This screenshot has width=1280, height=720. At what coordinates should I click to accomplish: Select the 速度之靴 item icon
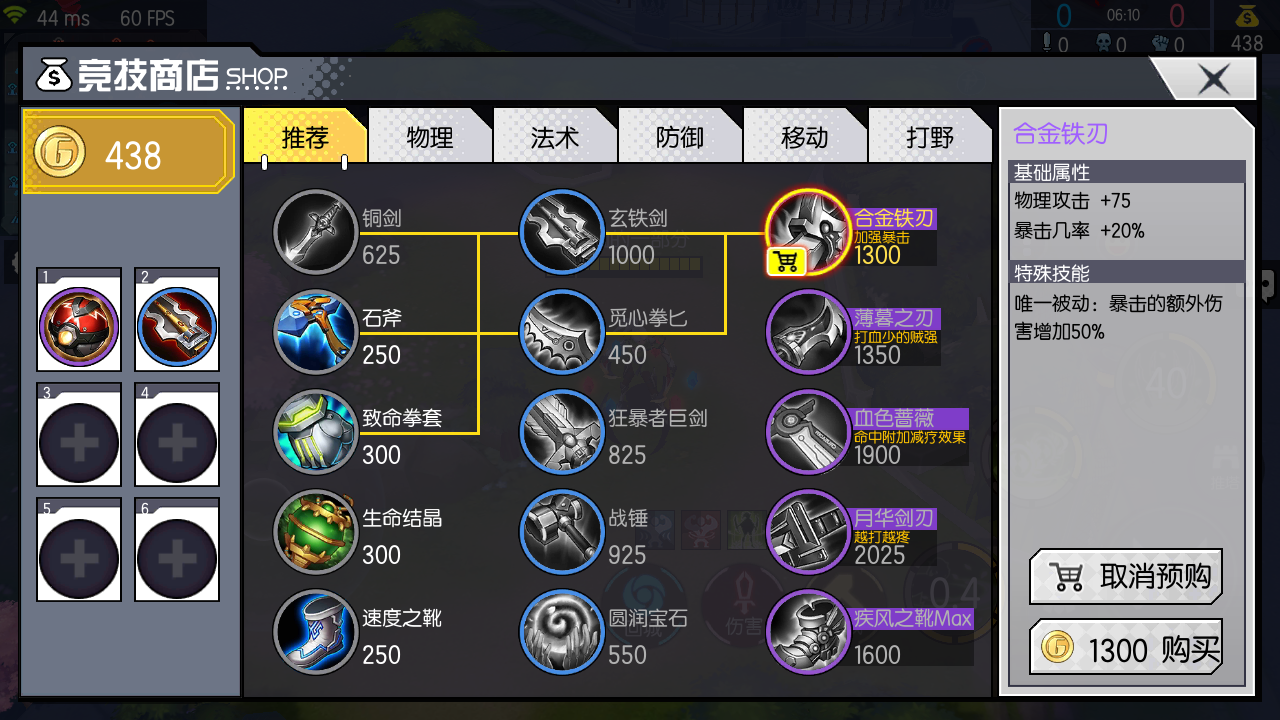[x=316, y=632]
